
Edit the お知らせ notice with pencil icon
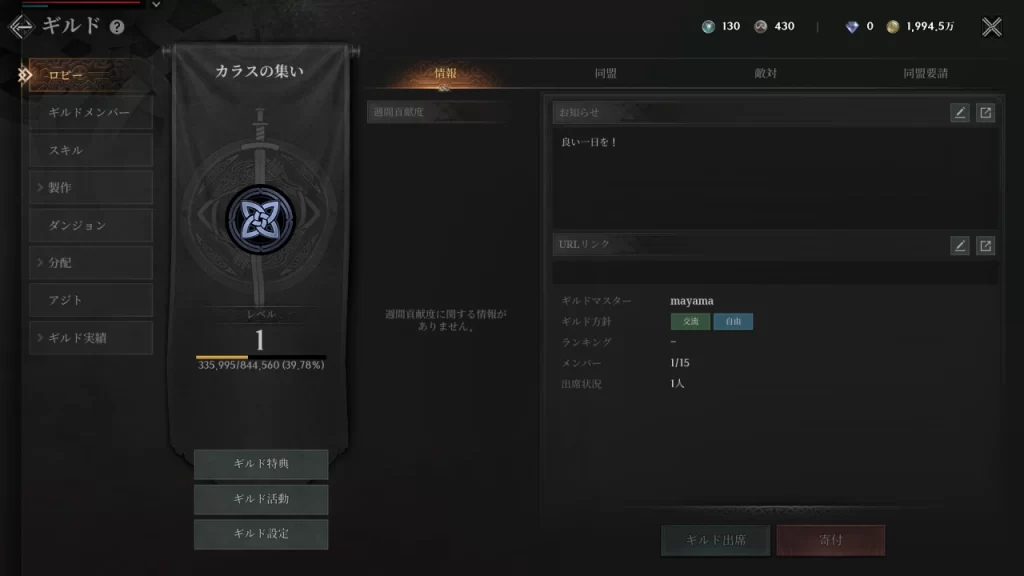click(x=960, y=113)
